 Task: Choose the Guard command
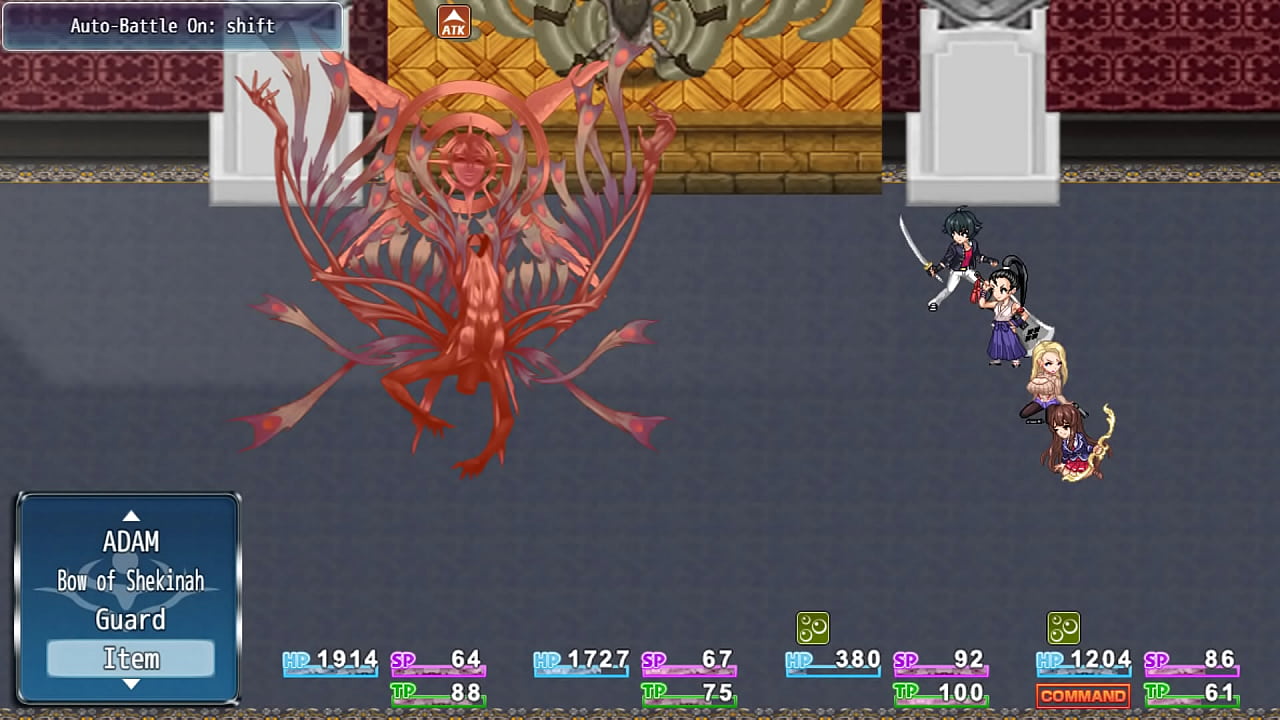click(130, 620)
